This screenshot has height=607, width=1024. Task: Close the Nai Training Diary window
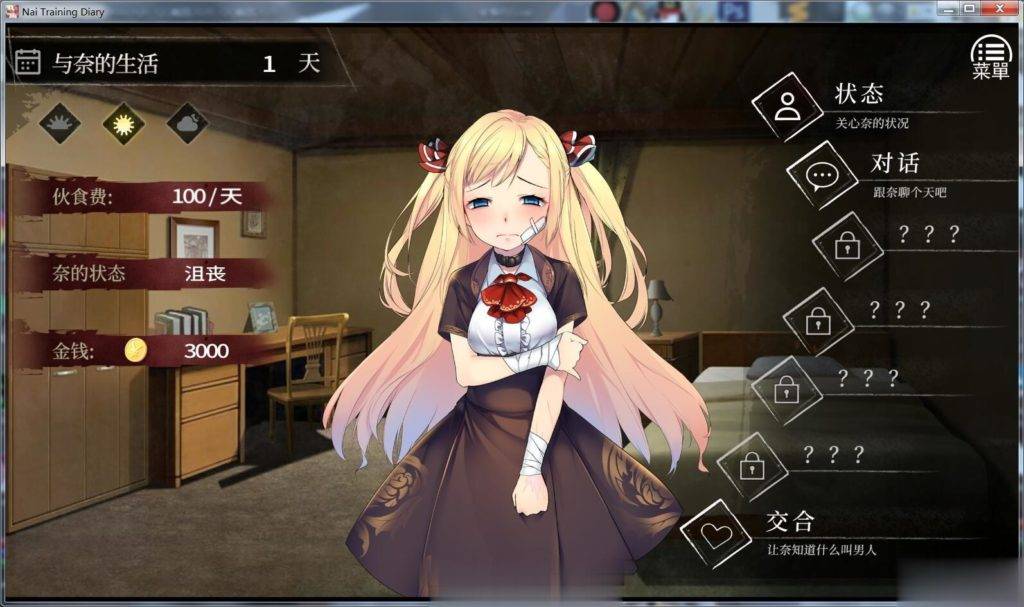998,8
